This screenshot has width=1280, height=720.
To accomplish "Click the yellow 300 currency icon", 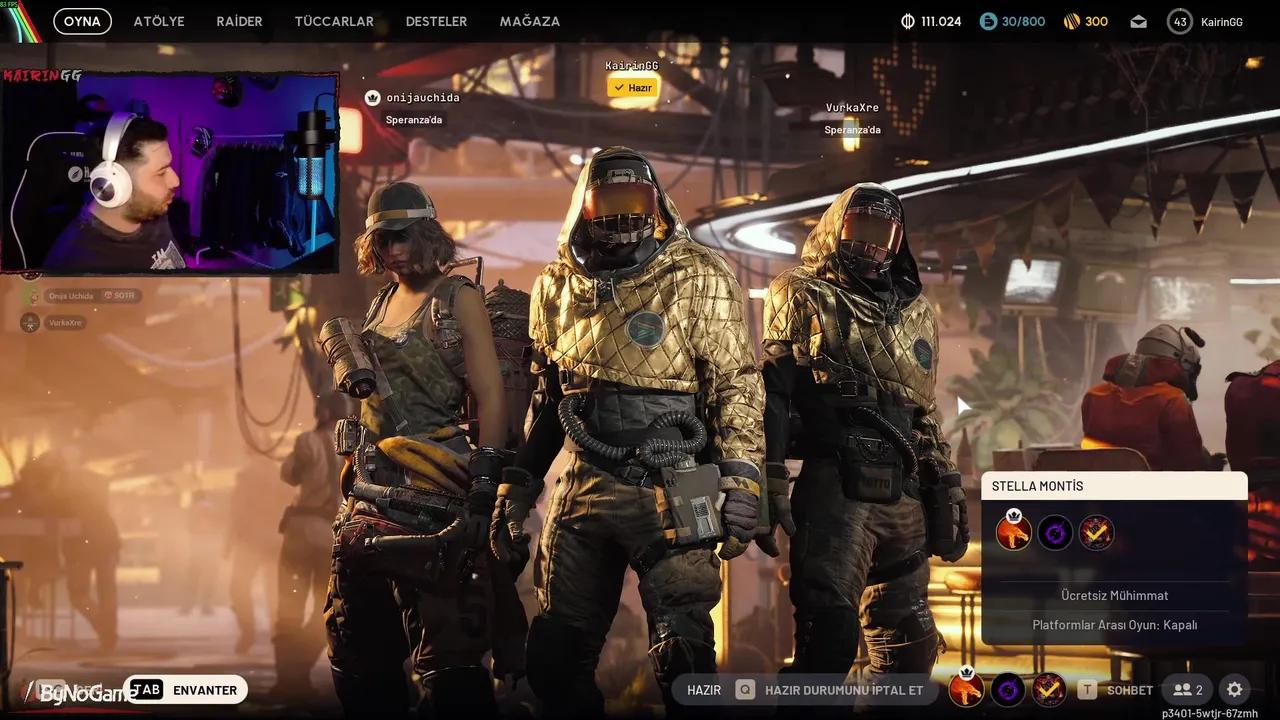I will click(x=1070, y=20).
